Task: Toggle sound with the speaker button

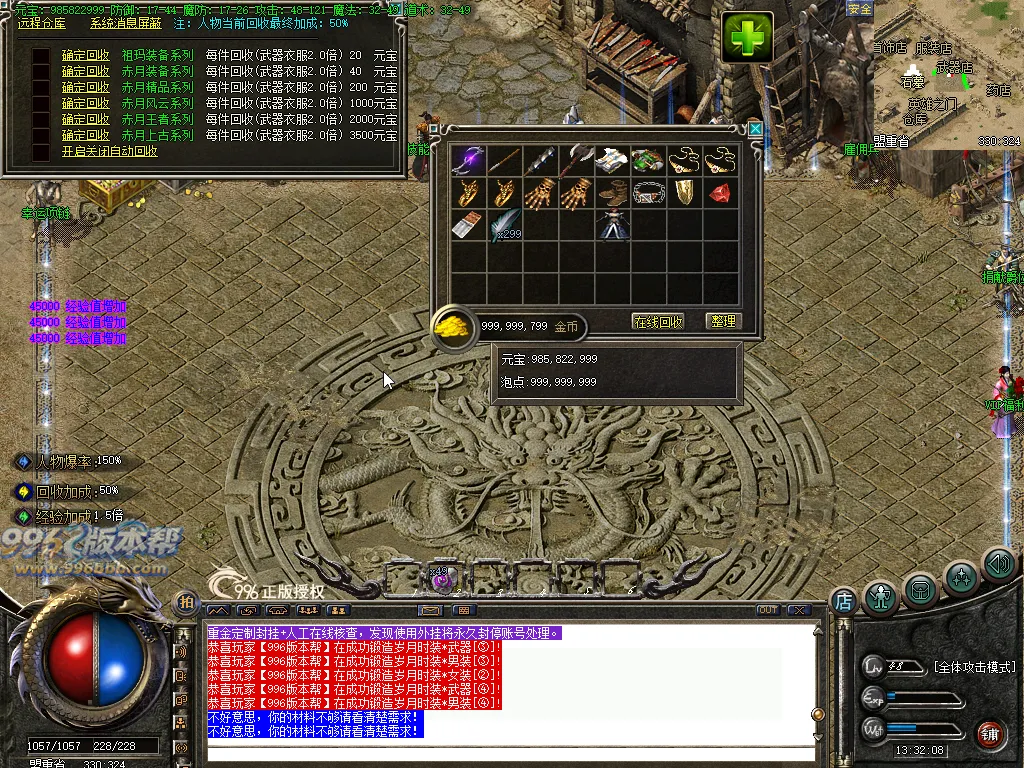Action: click(998, 565)
